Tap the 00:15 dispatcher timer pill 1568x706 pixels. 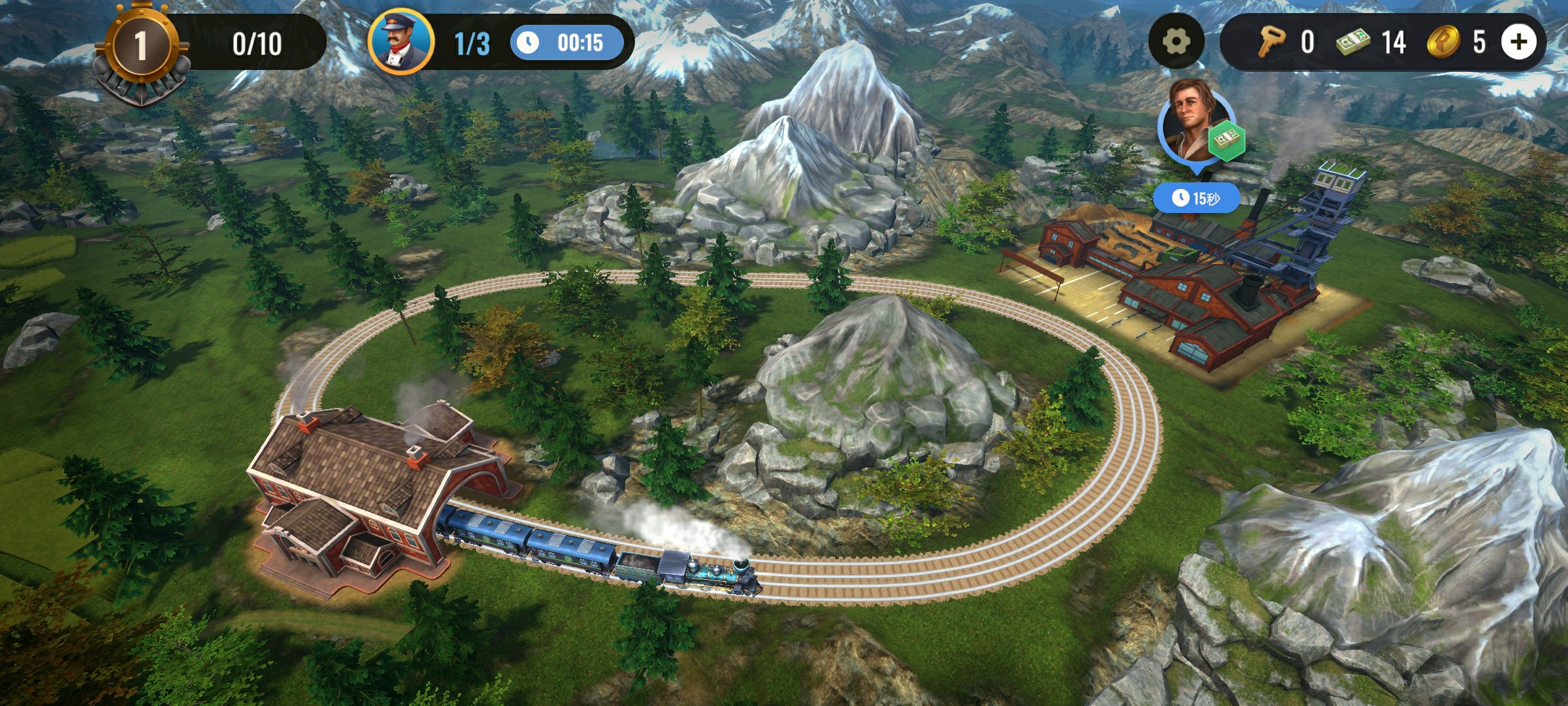click(566, 43)
